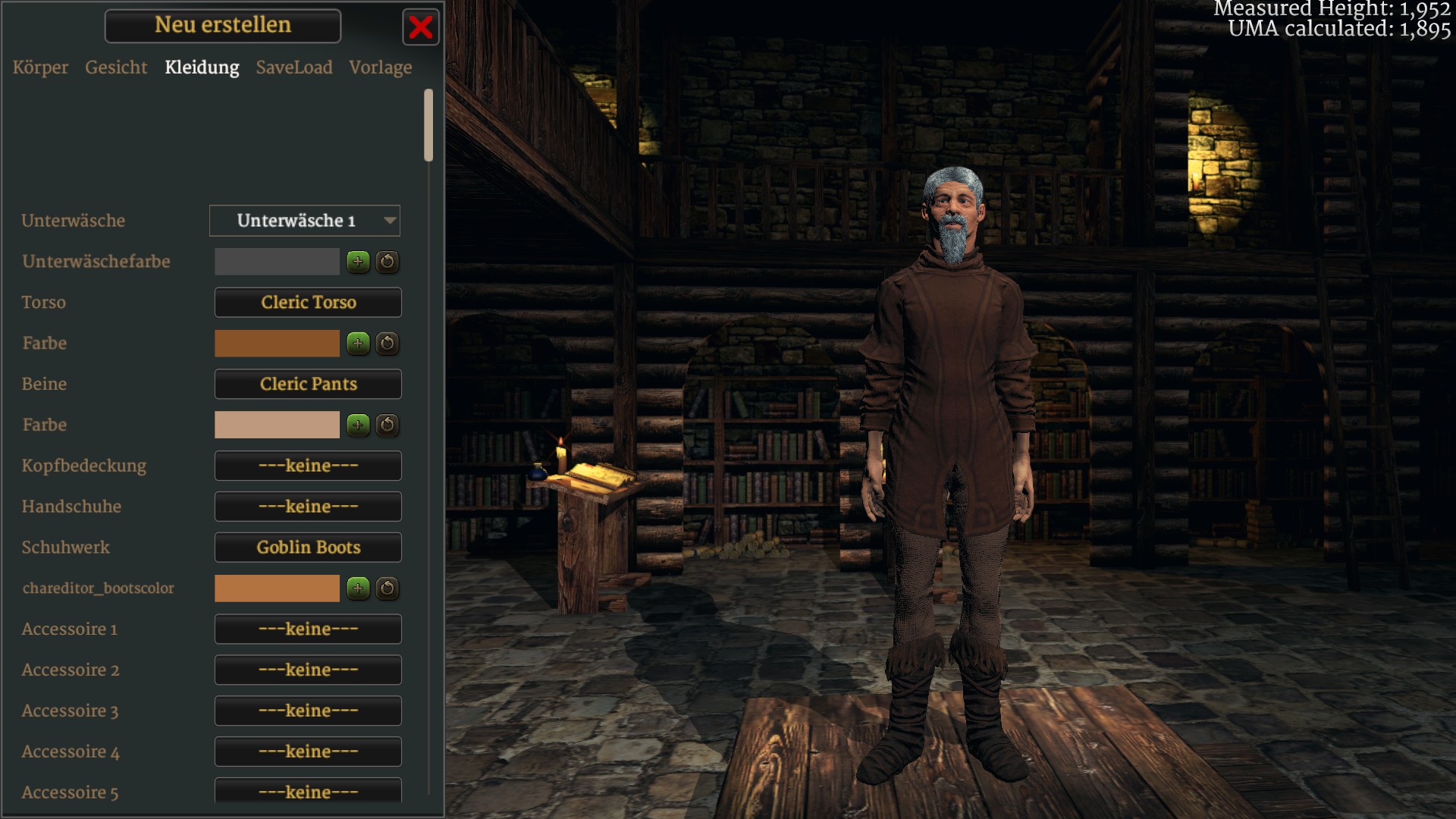Image resolution: width=1456 pixels, height=819 pixels.
Task: Change the Goblin Boots footwear
Action: click(x=308, y=548)
